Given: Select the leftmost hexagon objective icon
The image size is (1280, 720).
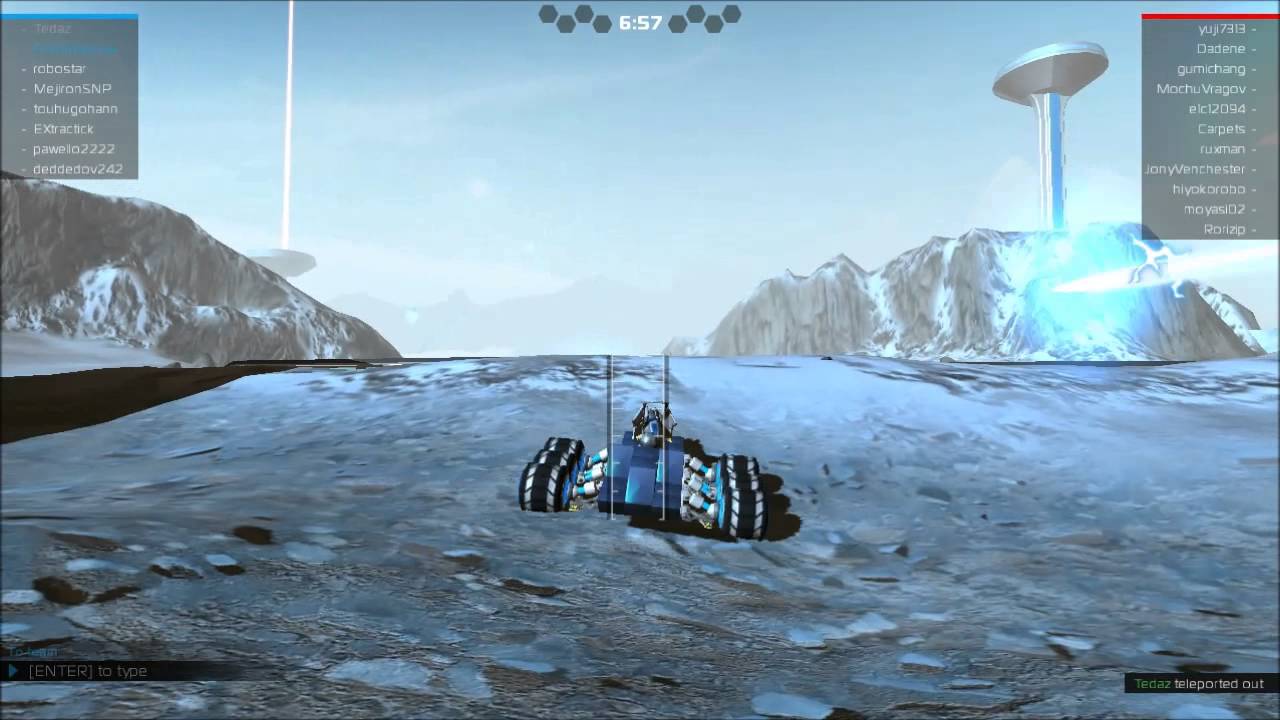Looking at the screenshot, I should pos(547,14).
